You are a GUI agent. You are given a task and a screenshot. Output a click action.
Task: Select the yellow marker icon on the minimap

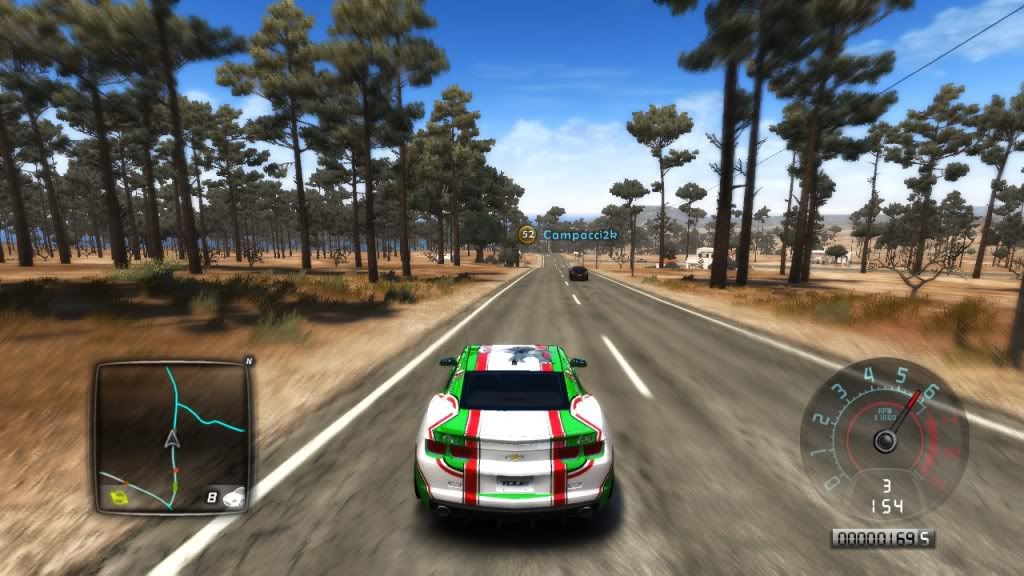pos(119,495)
